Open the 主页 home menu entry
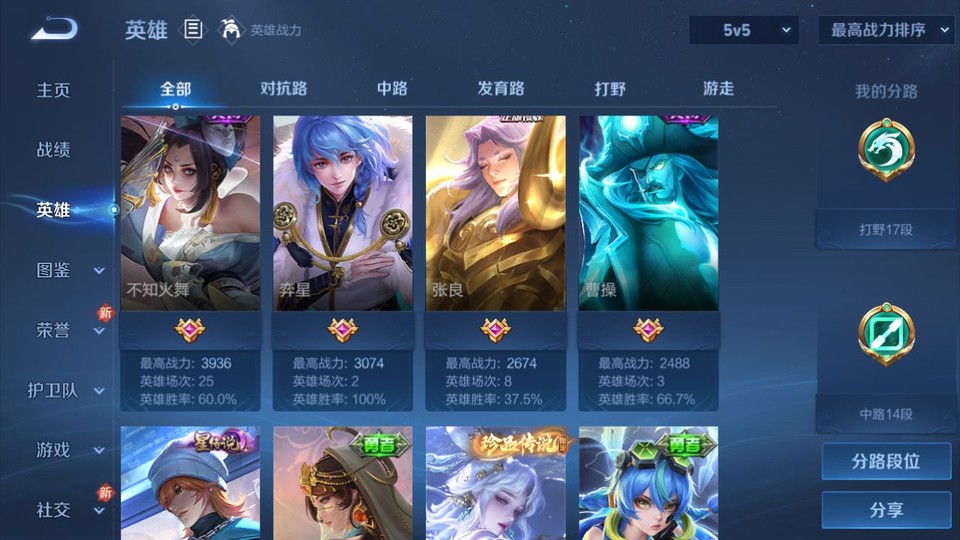Screen dimensions: 960x540 54,90
